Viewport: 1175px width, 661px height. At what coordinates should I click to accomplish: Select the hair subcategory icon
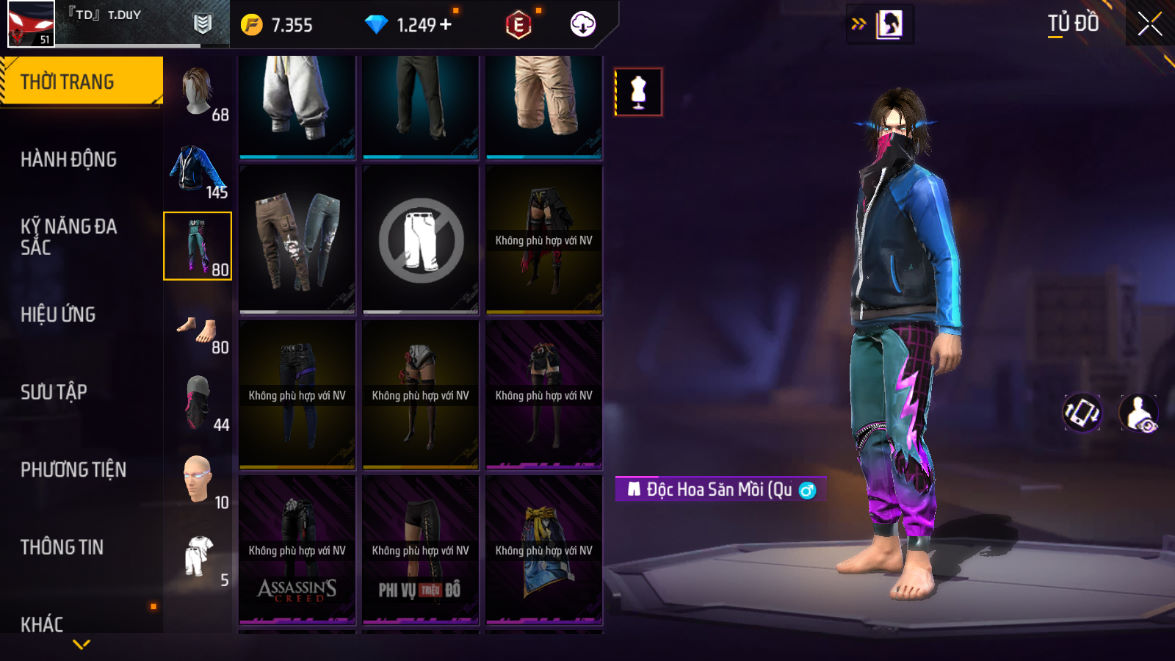pos(197,92)
